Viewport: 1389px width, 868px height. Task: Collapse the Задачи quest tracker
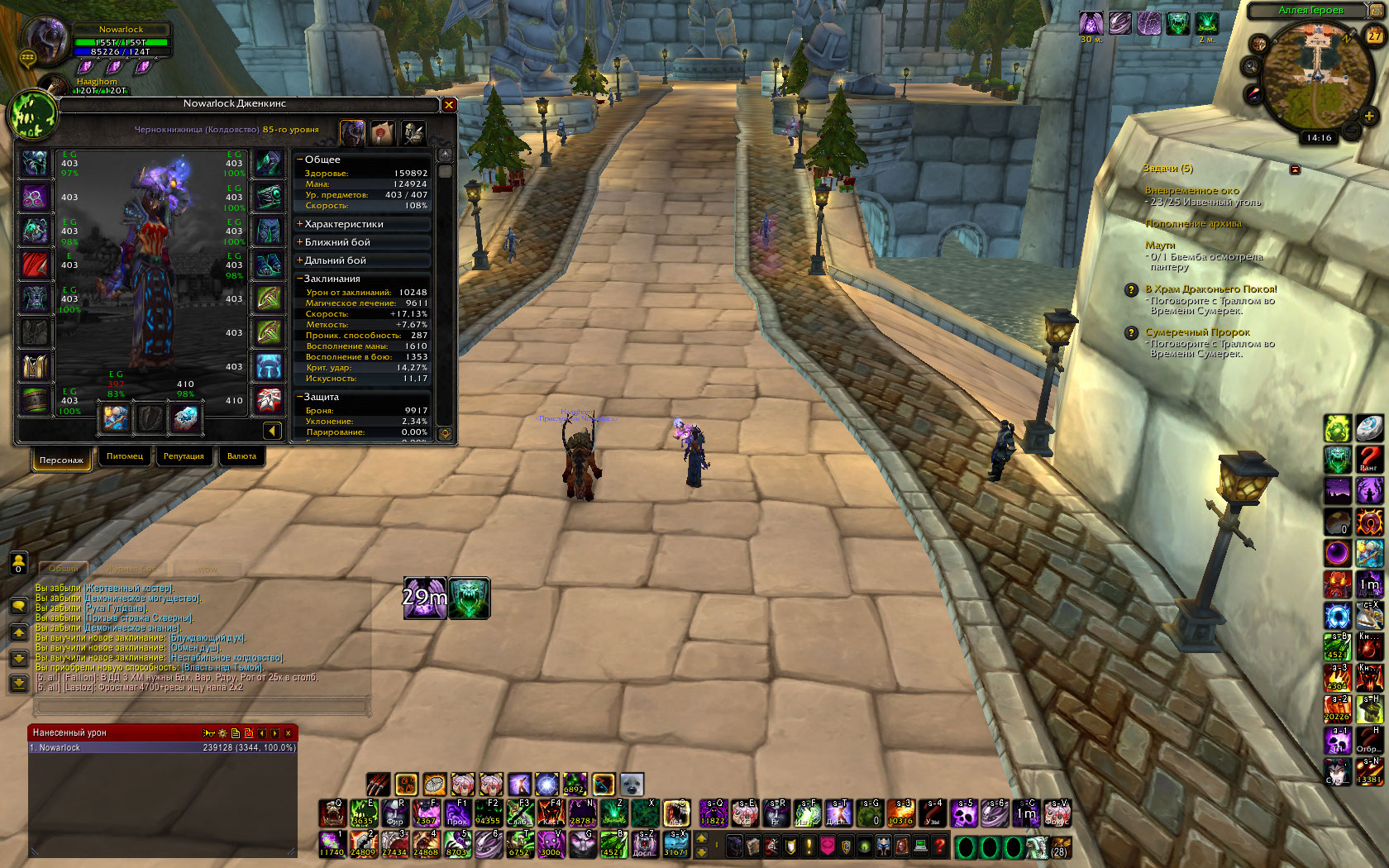tap(1295, 169)
